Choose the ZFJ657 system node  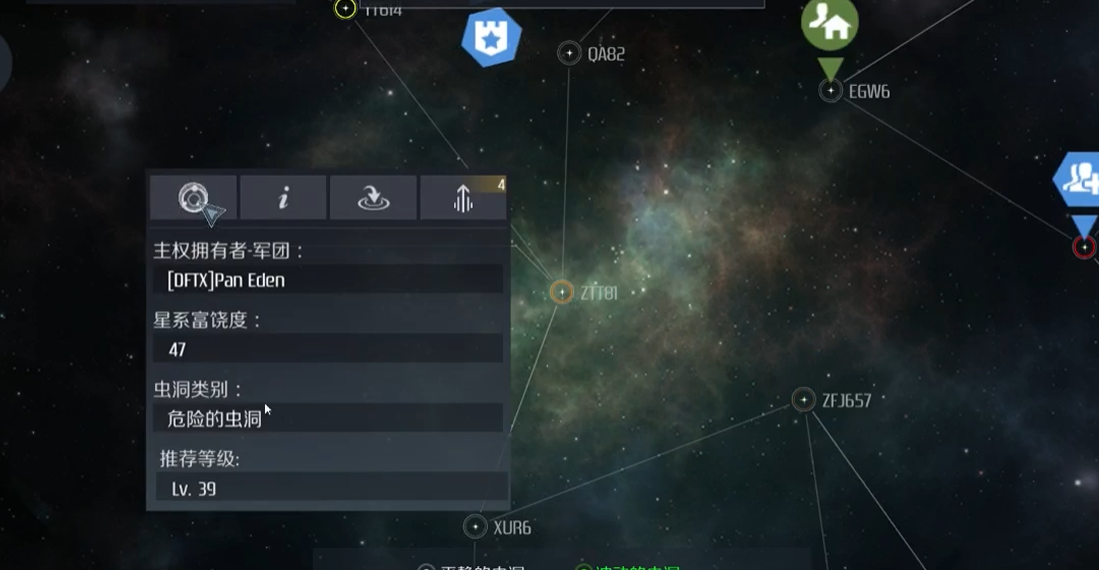click(803, 400)
